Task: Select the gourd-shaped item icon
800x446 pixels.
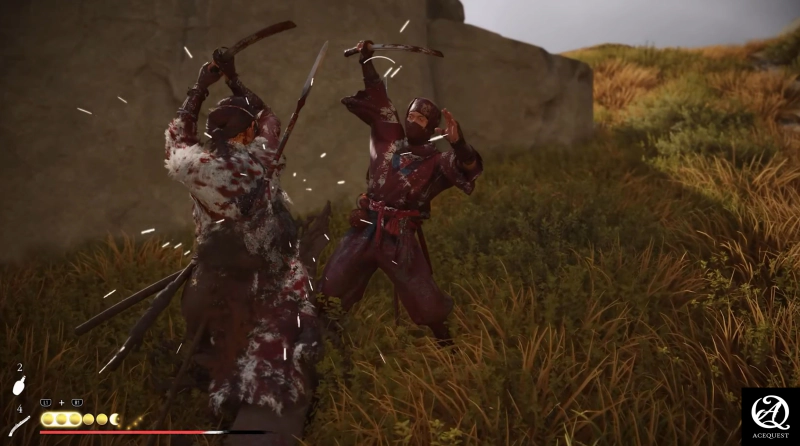Action: (x=18, y=385)
